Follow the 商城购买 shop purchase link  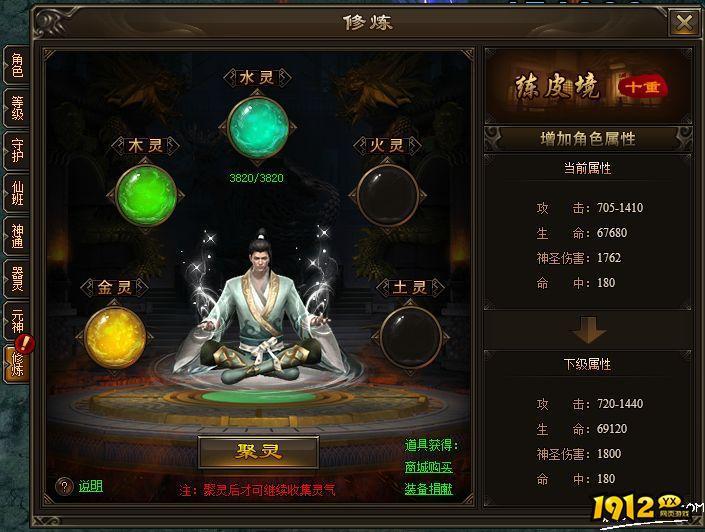click(428, 467)
